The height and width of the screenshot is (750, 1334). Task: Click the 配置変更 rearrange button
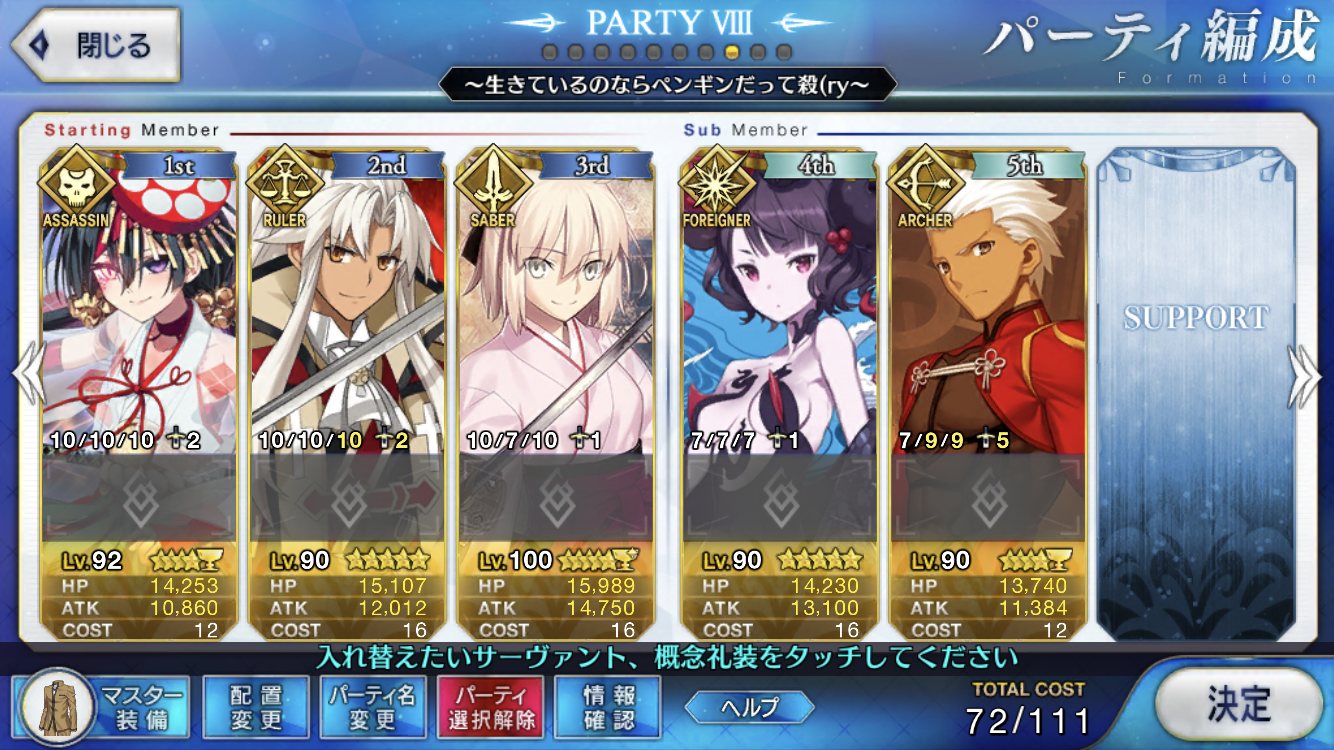pyautogui.click(x=255, y=706)
